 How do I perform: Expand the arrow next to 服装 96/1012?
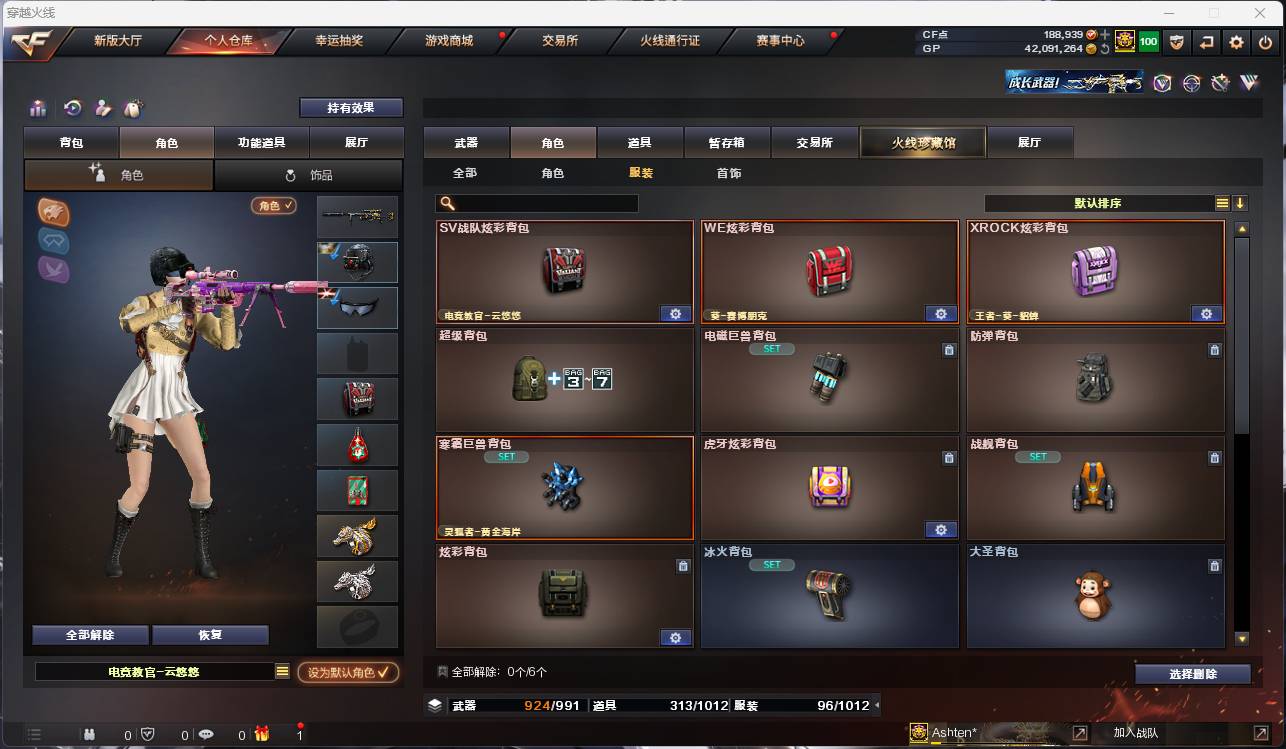(x=877, y=705)
